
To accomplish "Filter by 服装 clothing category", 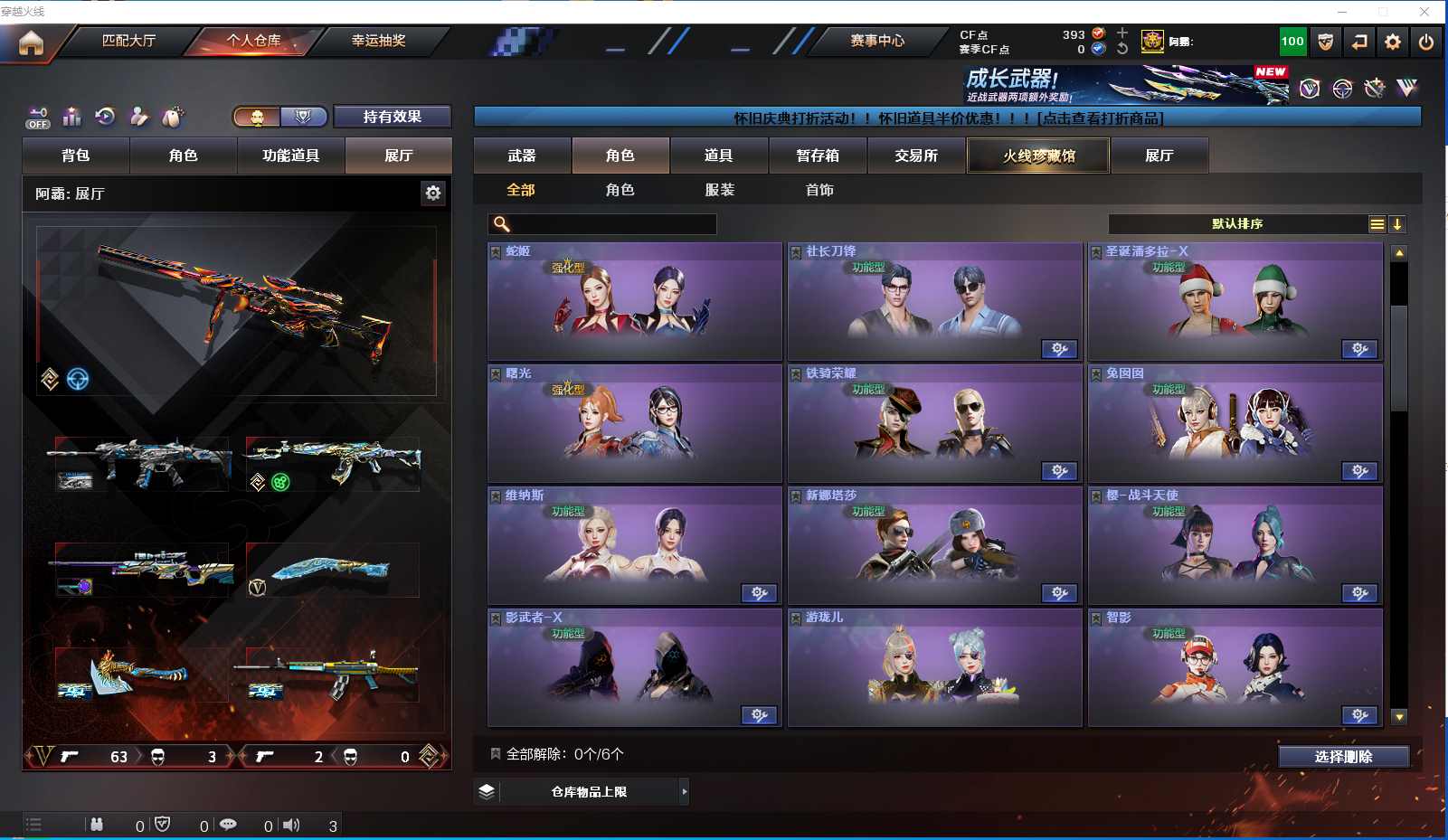I will pos(720,190).
